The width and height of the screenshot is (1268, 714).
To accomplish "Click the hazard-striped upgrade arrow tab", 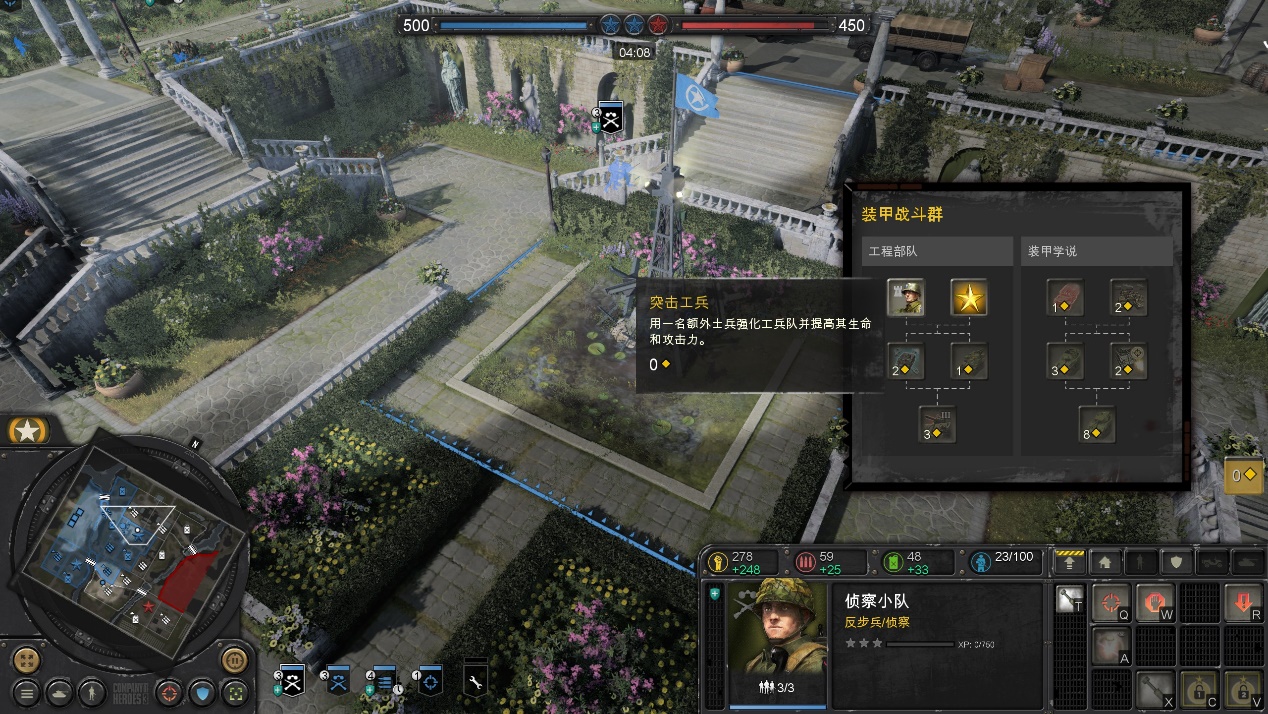I will pos(1070,562).
